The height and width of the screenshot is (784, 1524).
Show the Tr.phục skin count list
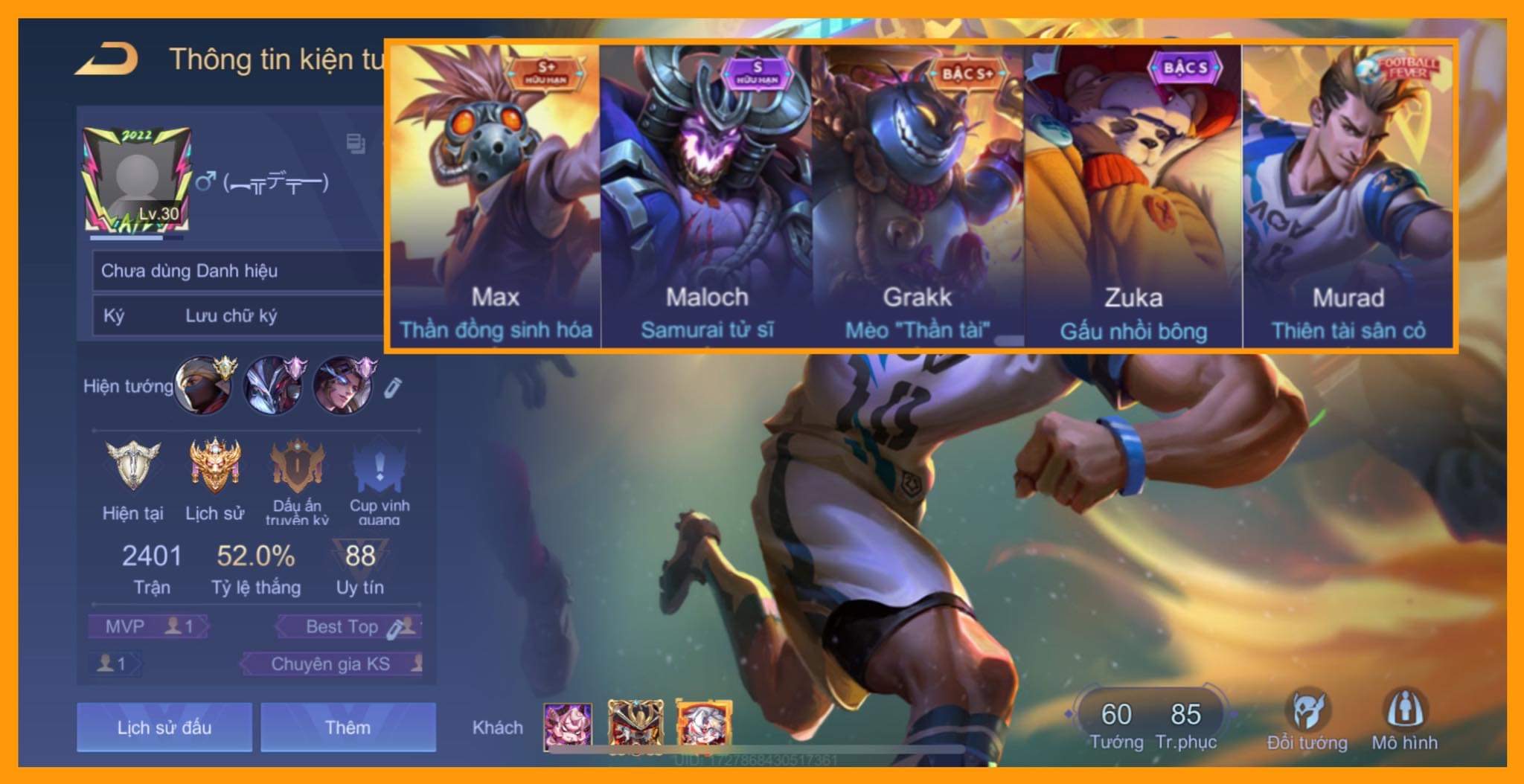tap(1185, 724)
